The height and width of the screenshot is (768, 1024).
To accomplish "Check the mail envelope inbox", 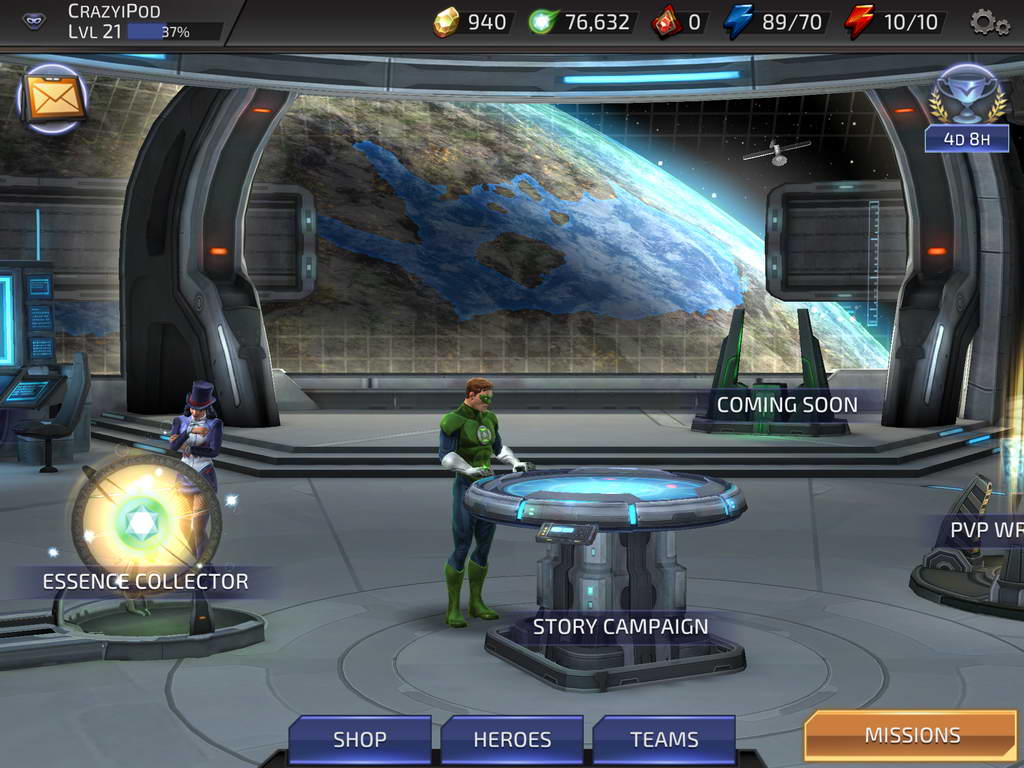I will 53,99.
